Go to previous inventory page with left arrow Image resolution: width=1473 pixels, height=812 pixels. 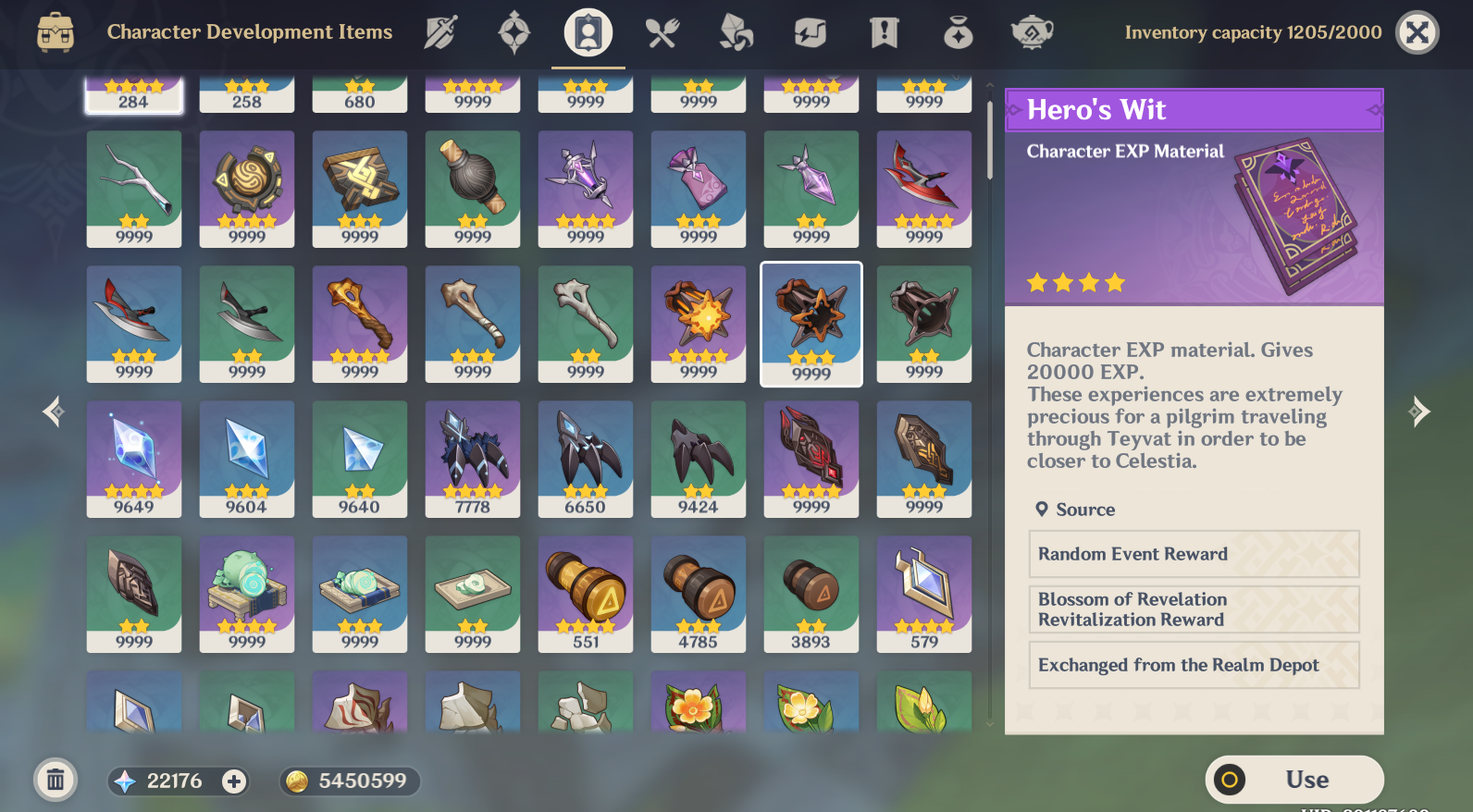click(52, 412)
